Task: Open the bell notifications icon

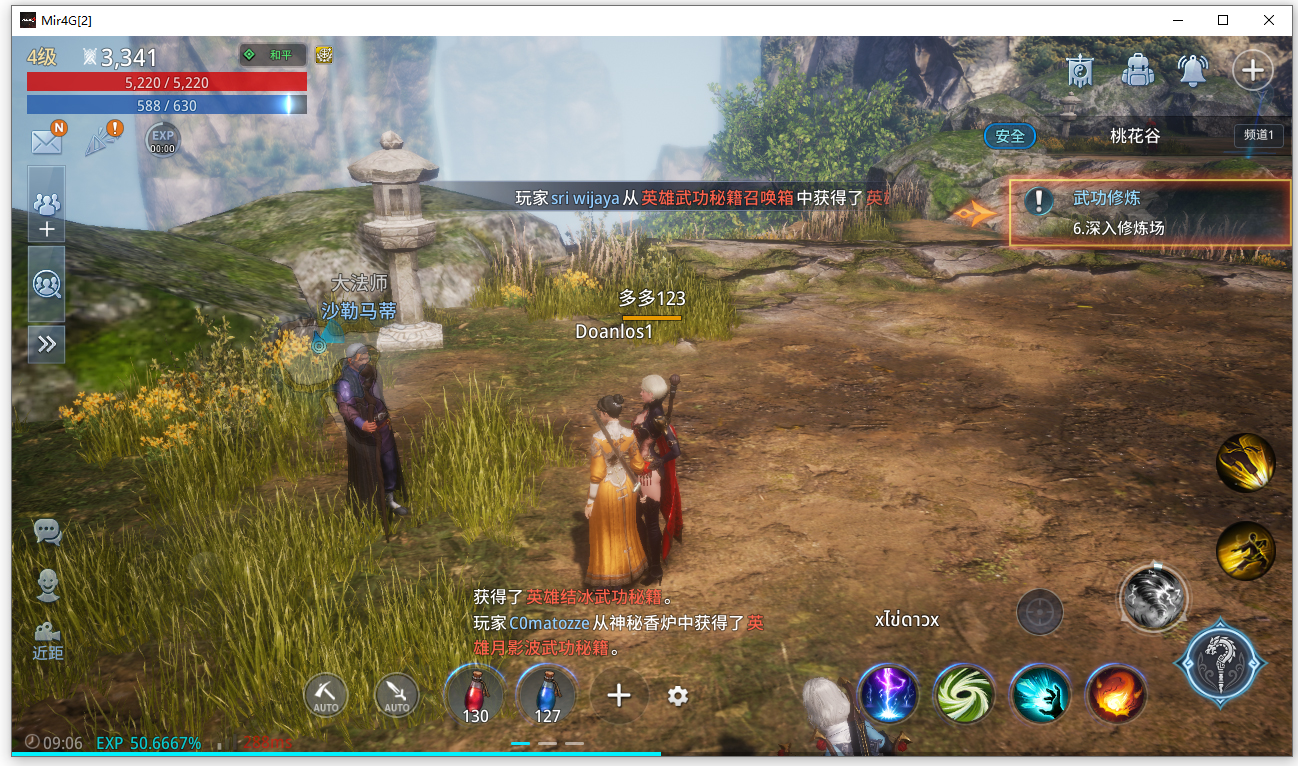Action: pyautogui.click(x=1192, y=70)
